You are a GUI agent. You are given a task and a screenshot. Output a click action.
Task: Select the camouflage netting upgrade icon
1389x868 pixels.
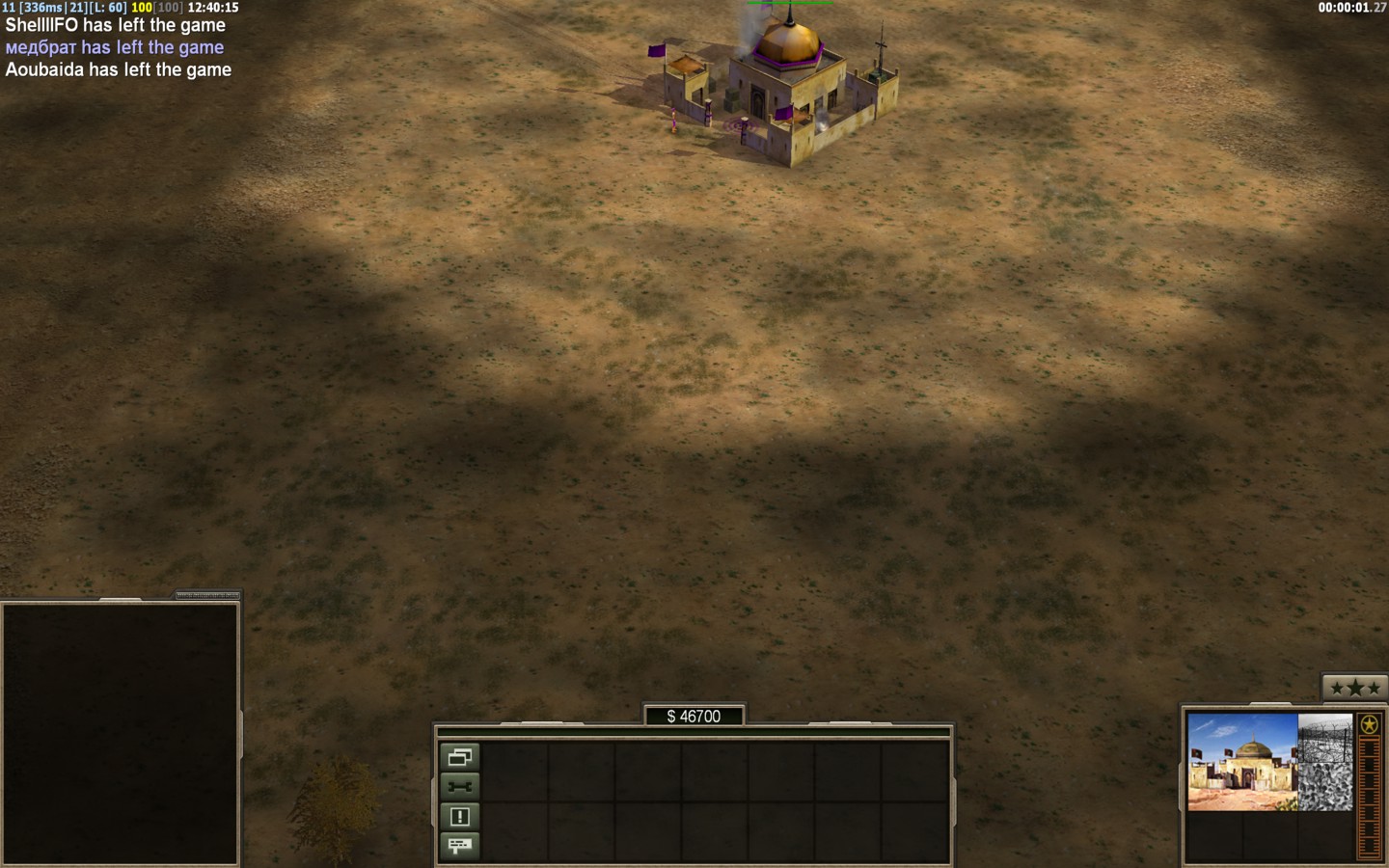[1325, 787]
